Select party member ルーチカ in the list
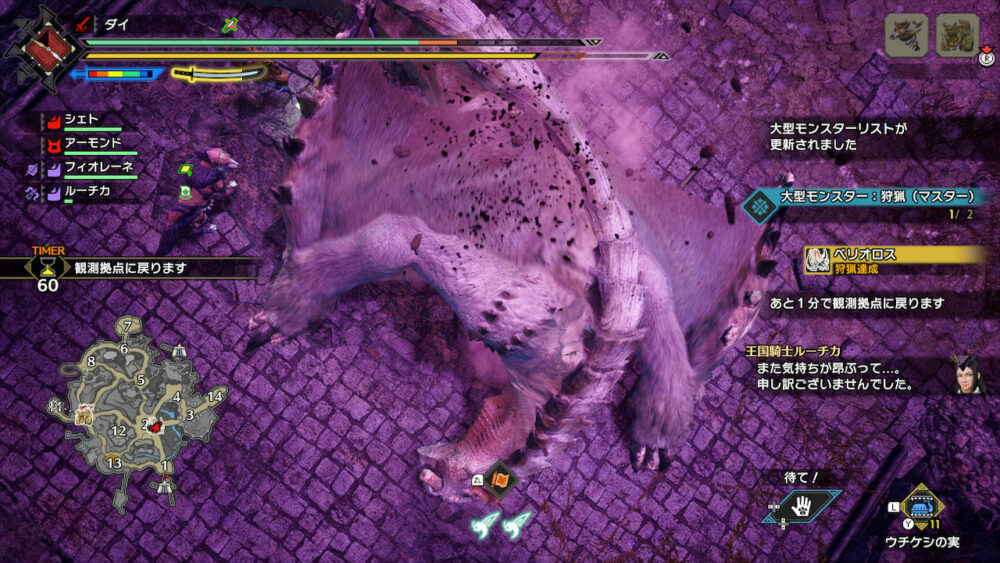This screenshot has width=1000, height=563. pyautogui.click(x=87, y=188)
